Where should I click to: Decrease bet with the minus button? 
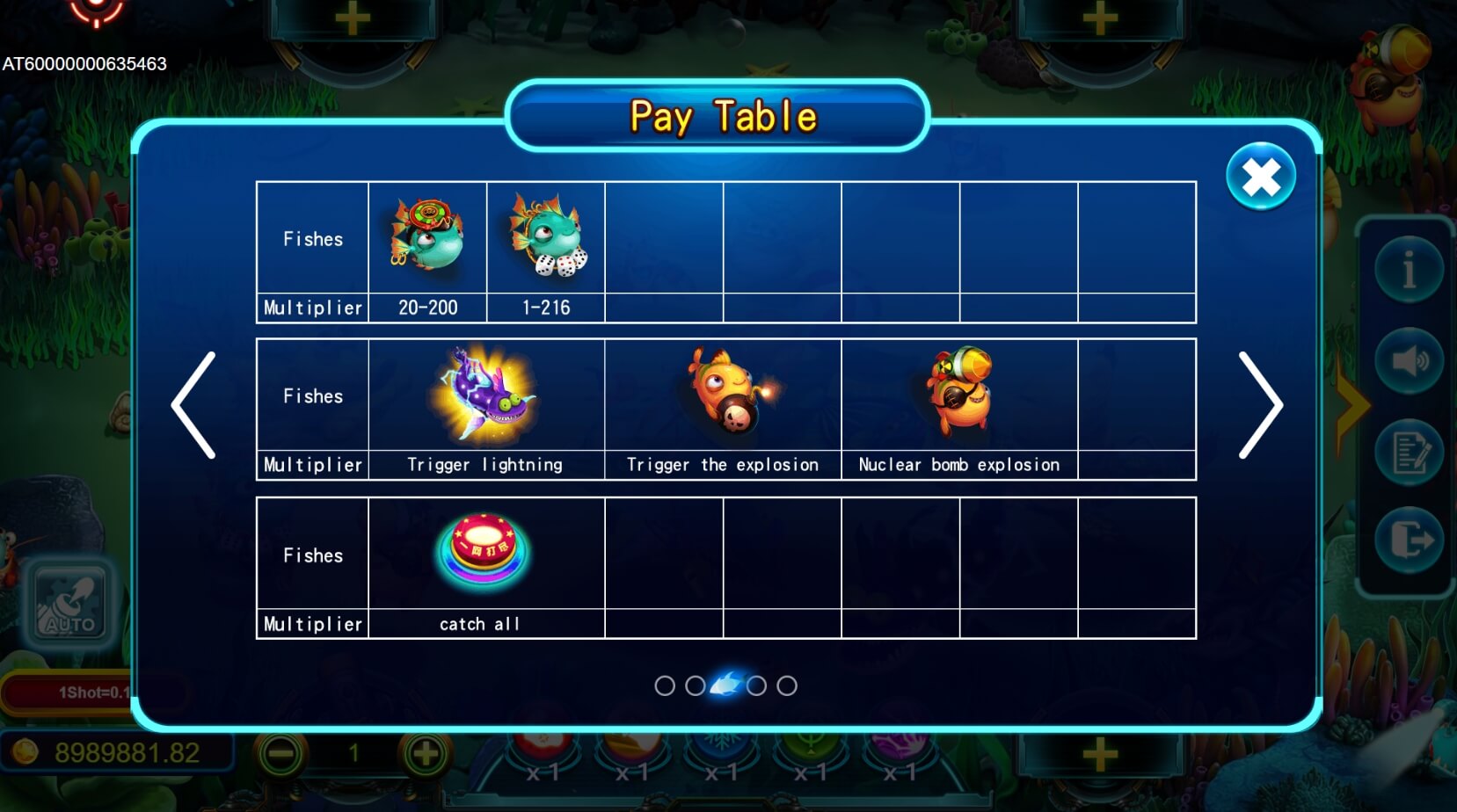(x=281, y=753)
